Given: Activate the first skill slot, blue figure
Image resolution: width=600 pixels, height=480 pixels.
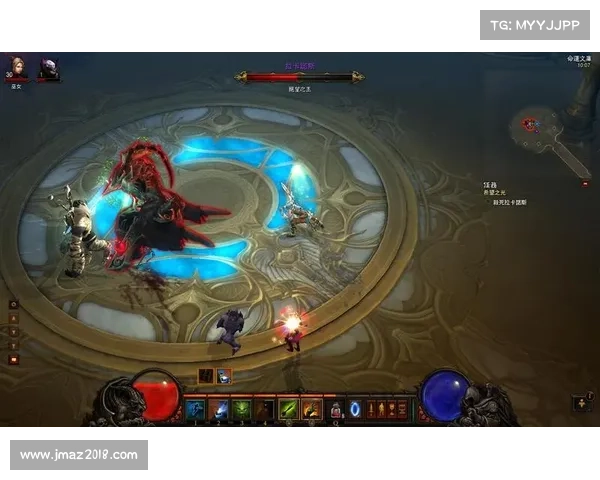Looking at the screenshot, I should (x=195, y=408).
